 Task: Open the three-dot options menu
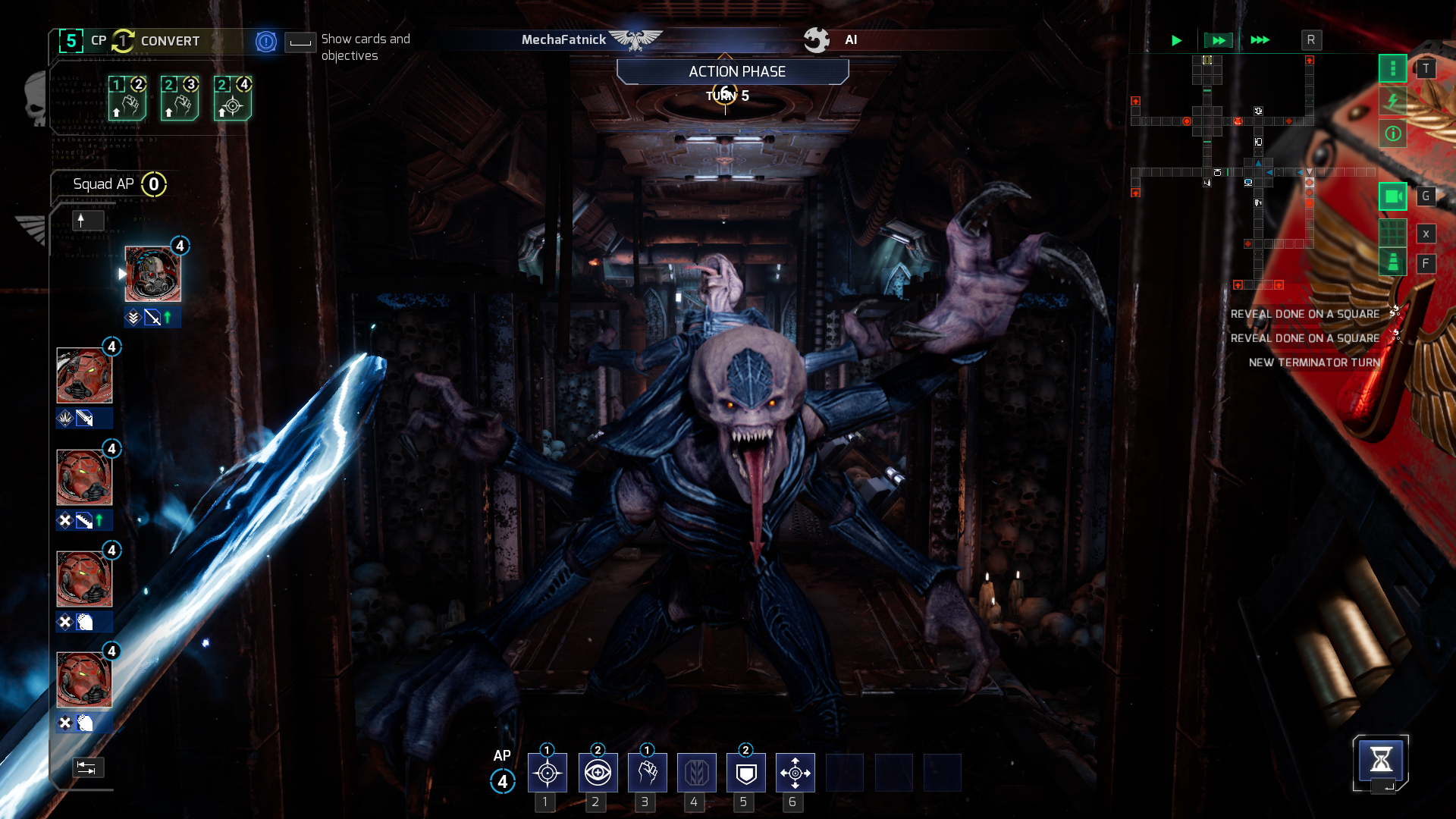coord(1392,69)
